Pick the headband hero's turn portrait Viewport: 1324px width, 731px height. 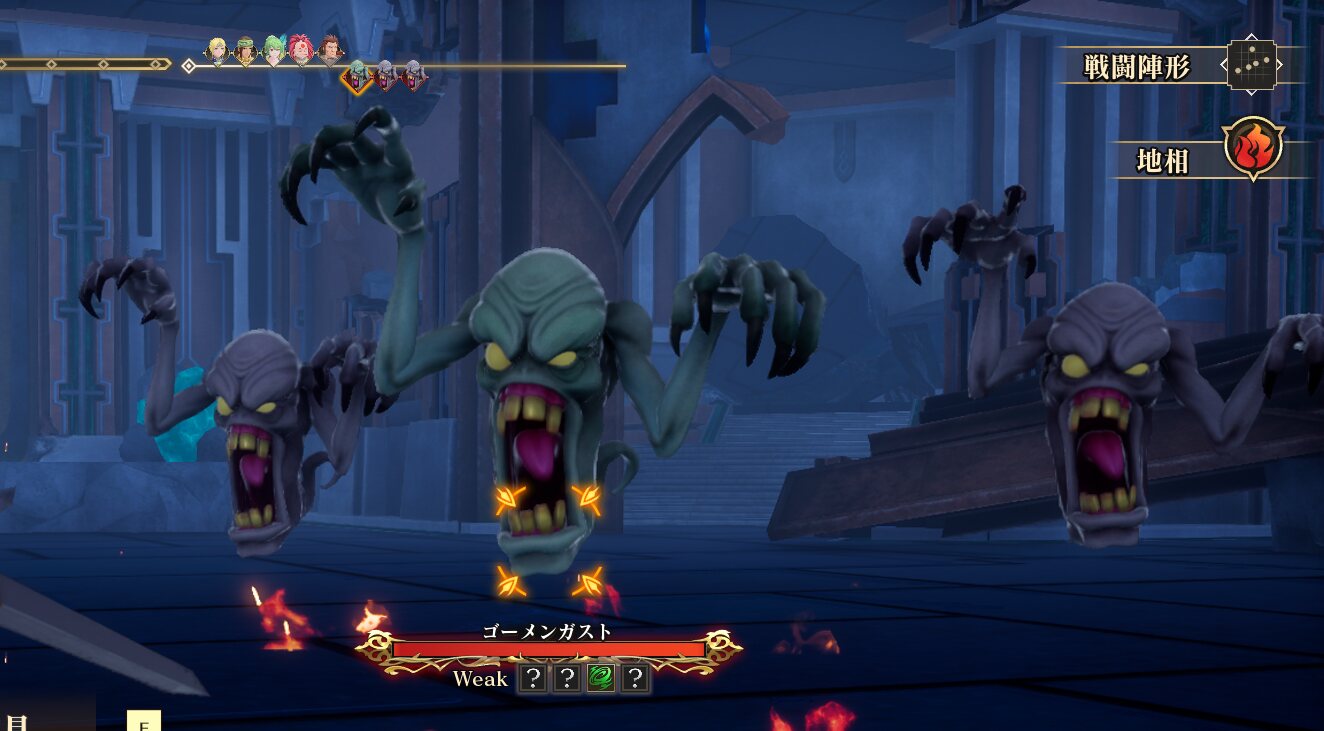point(246,51)
